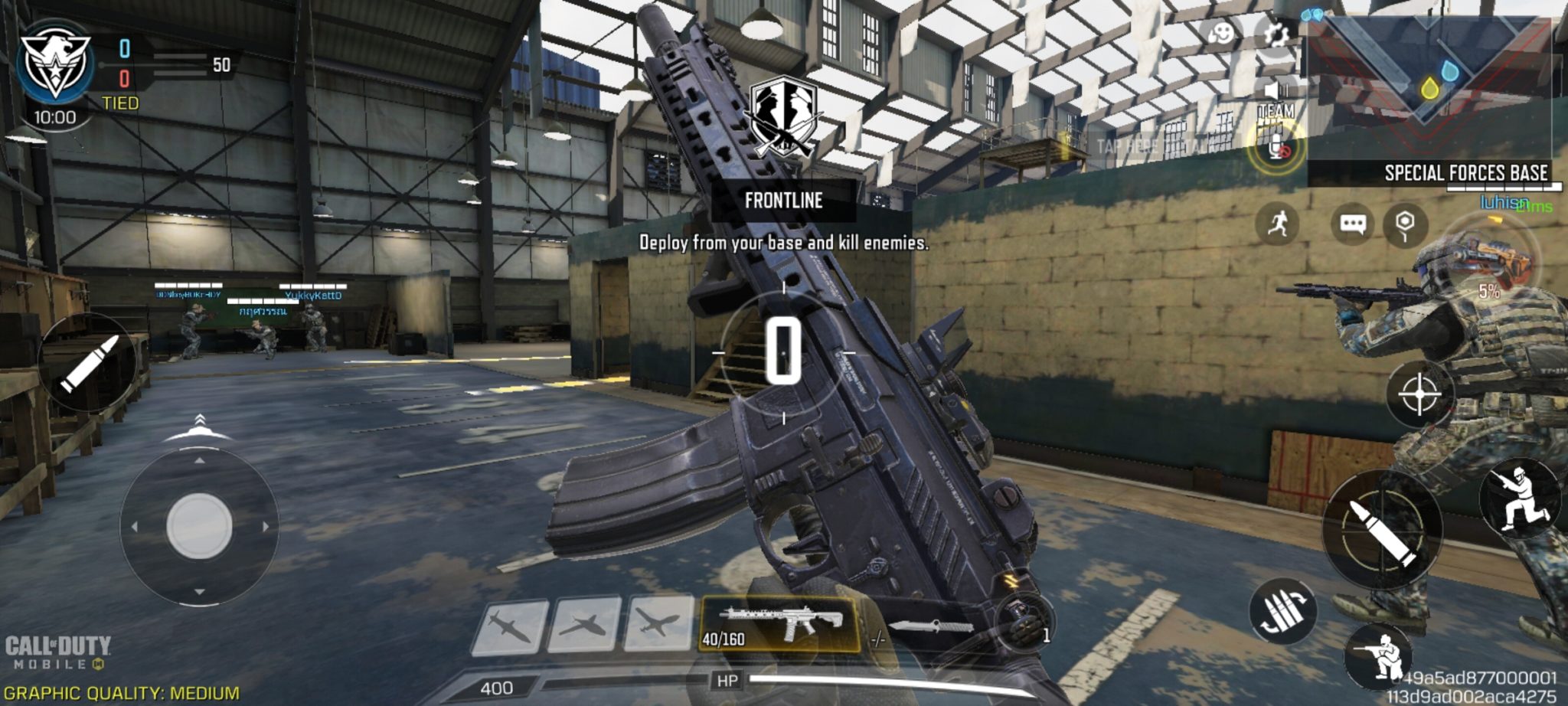Tap the fire button above the movement joystick

point(88,363)
